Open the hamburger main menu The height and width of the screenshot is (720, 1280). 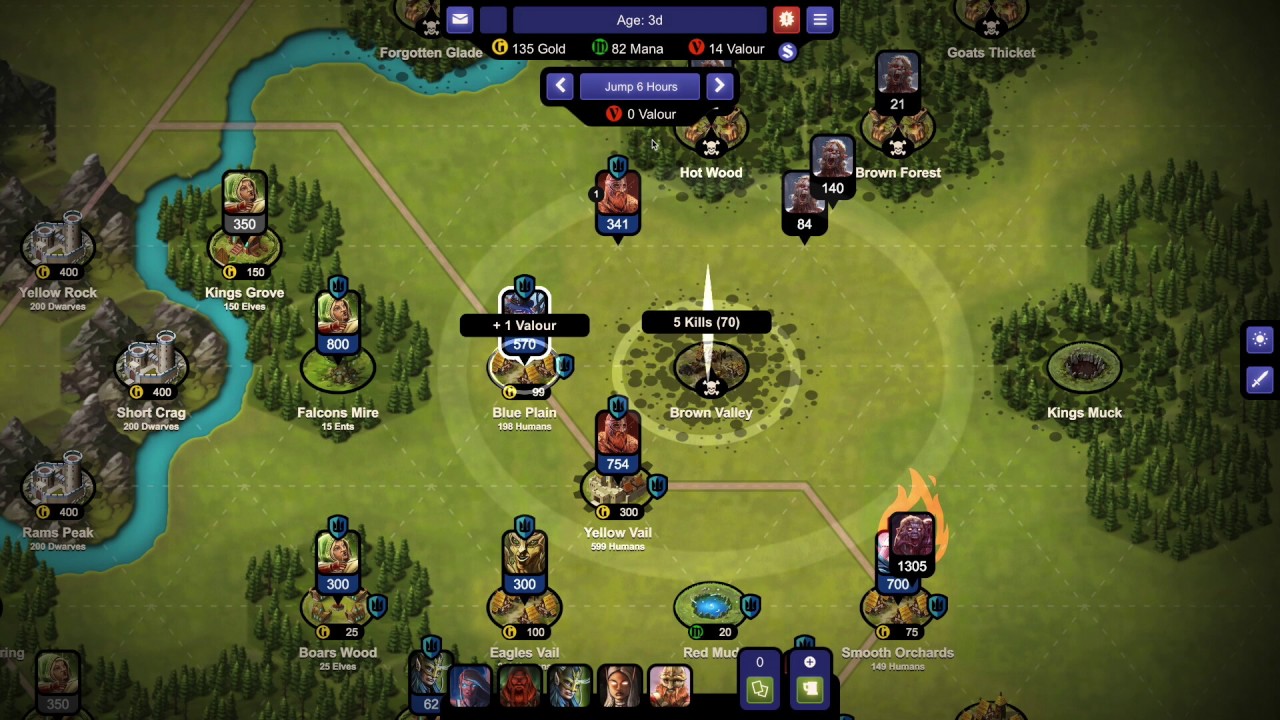(820, 19)
